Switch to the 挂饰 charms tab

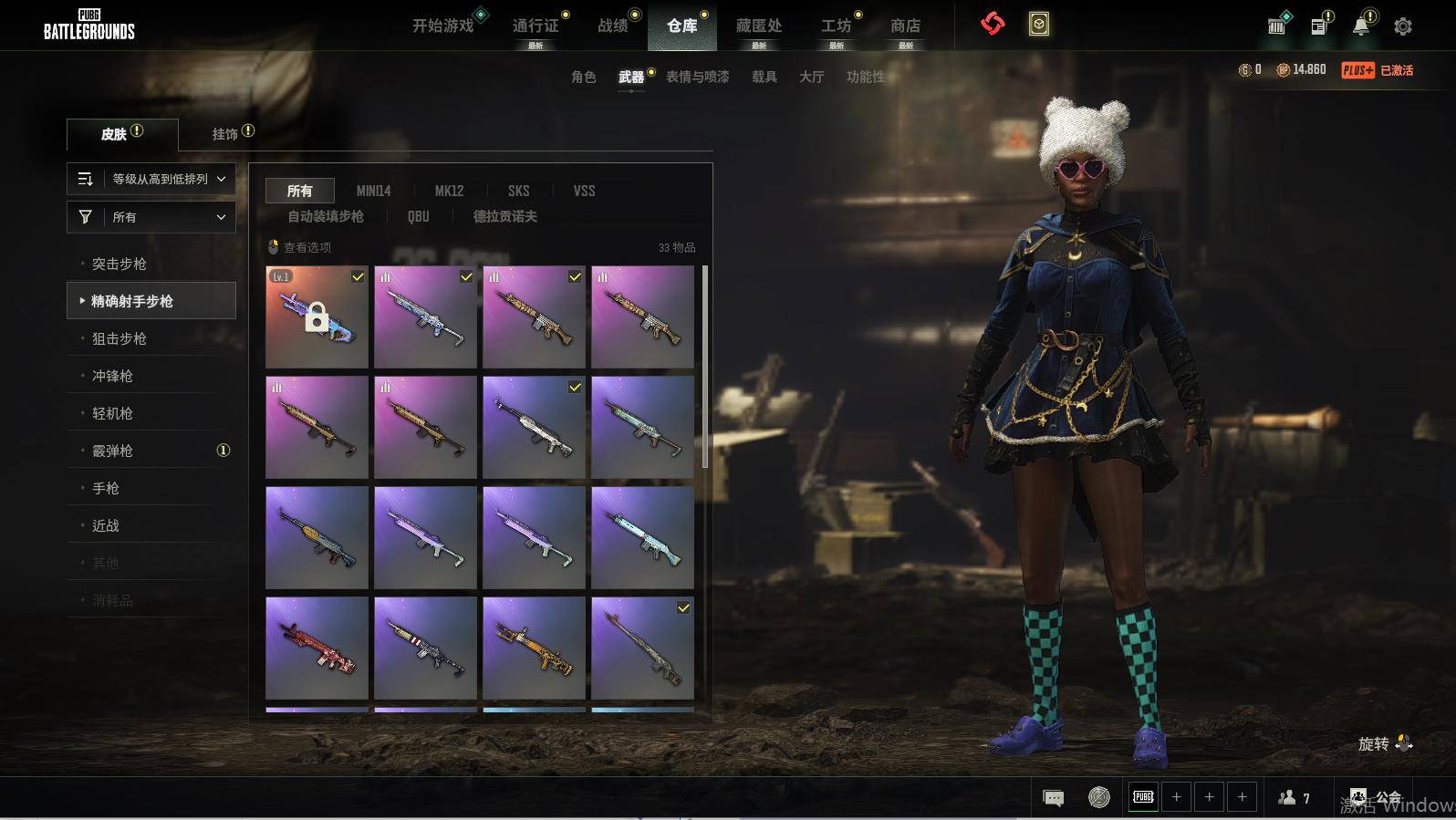(x=225, y=134)
